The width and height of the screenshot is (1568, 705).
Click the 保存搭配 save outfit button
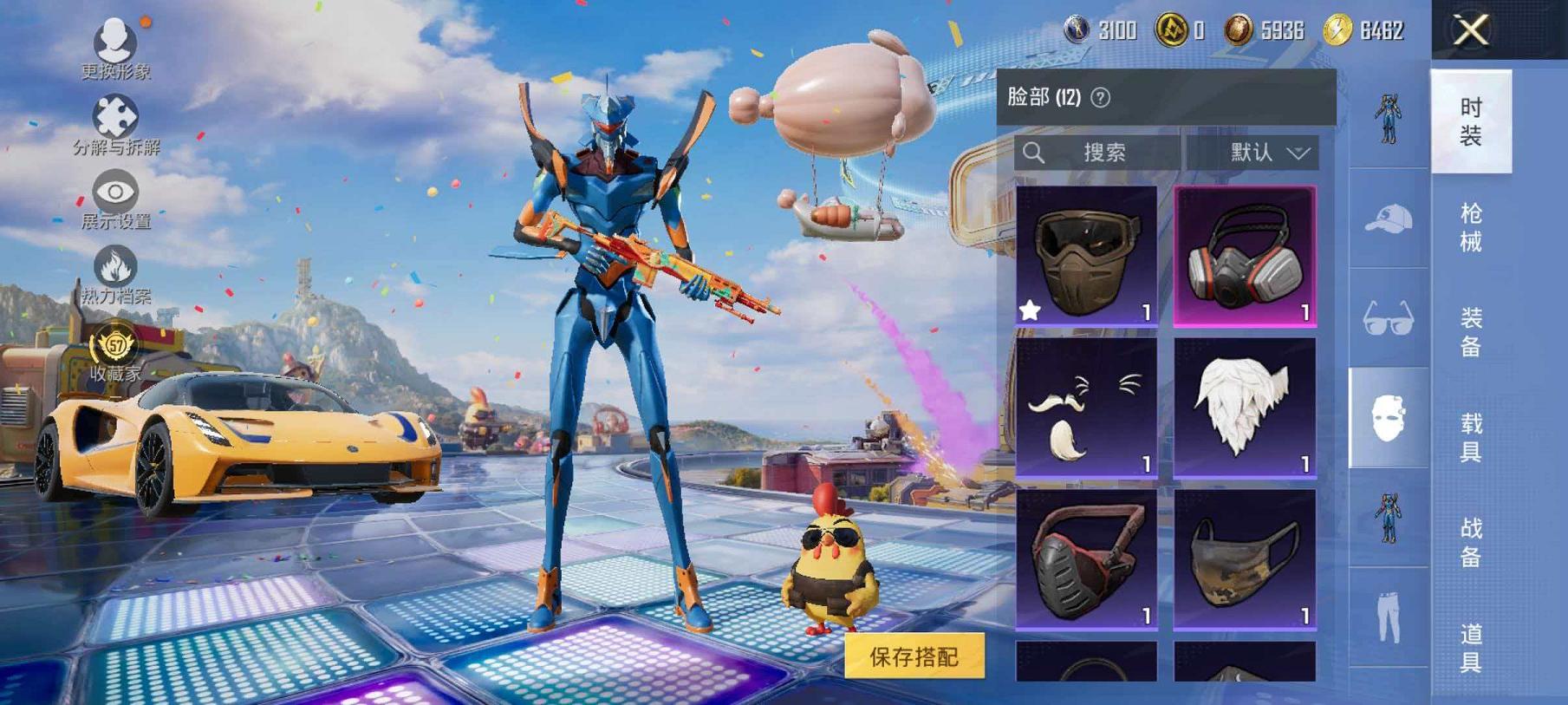[x=914, y=657]
